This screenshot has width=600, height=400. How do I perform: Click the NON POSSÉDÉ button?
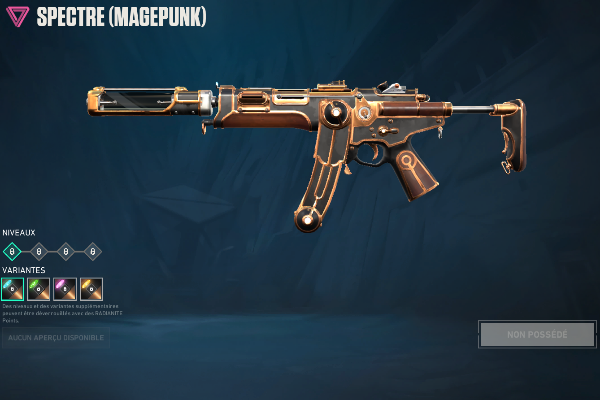(x=537, y=334)
